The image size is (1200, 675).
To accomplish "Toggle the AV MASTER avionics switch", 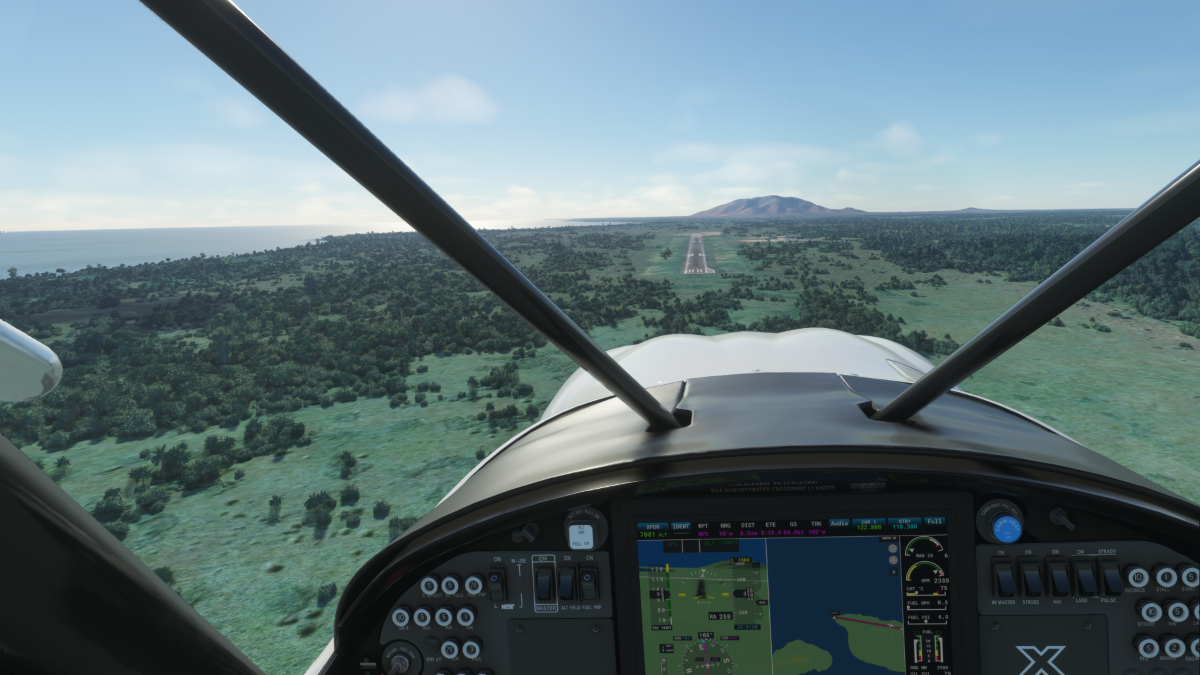I will pyautogui.click(x=1004, y=578).
